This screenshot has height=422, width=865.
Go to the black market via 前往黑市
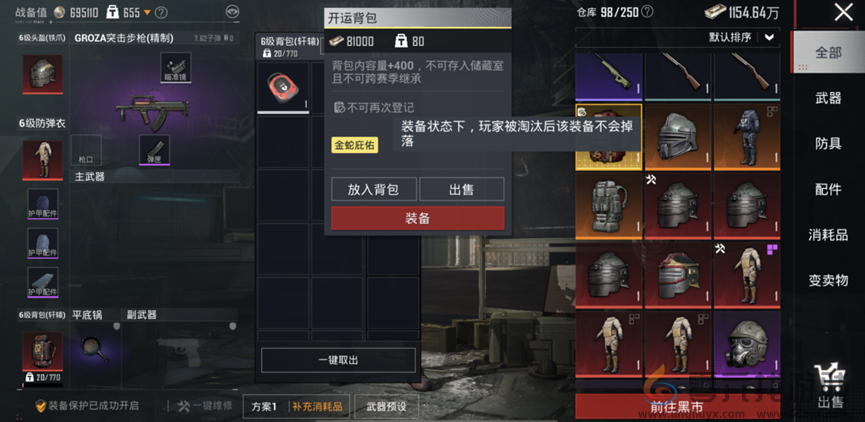[676, 406]
